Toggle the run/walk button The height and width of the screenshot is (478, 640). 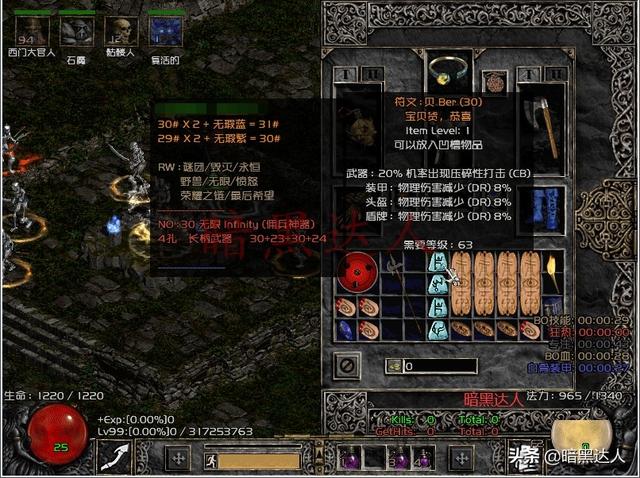pos(211,460)
